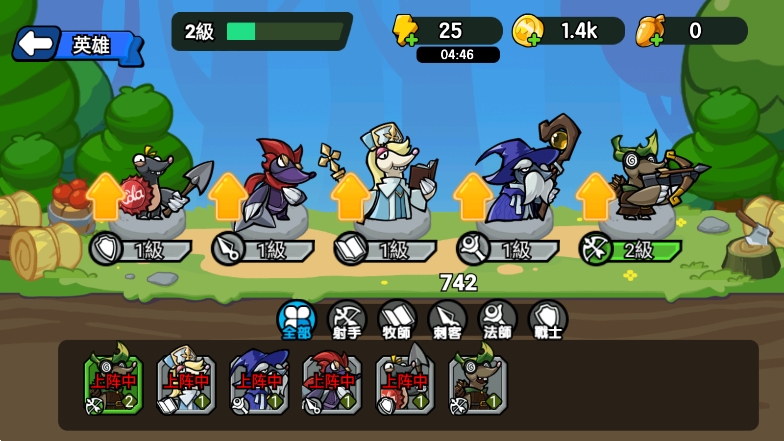Upgrade the priest with its orange arrow
Image resolution: width=784 pixels, height=441 pixels.
tap(350, 196)
